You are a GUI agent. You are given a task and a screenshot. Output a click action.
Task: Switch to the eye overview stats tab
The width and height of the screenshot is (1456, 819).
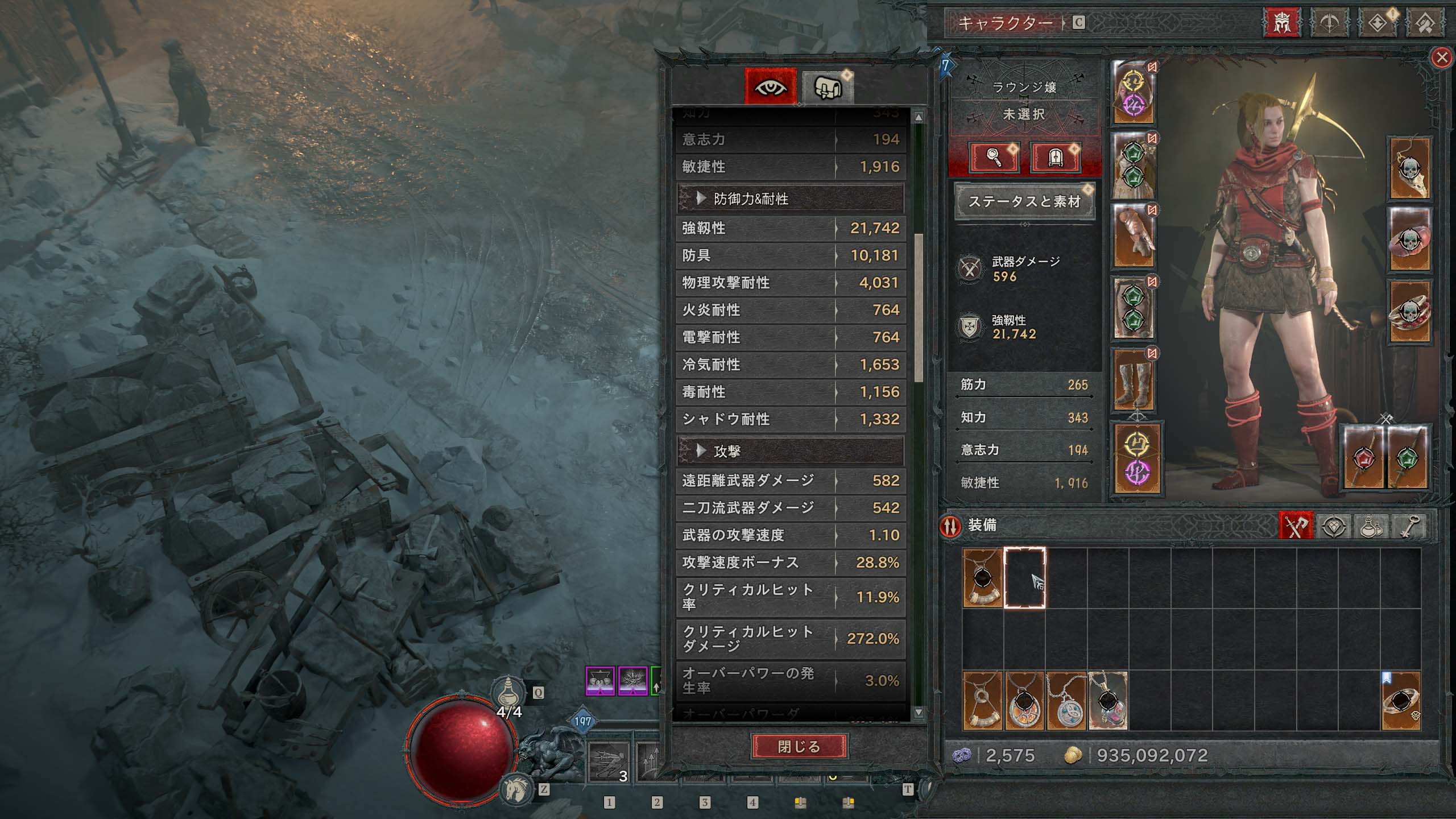pyautogui.click(x=771, y=87)
